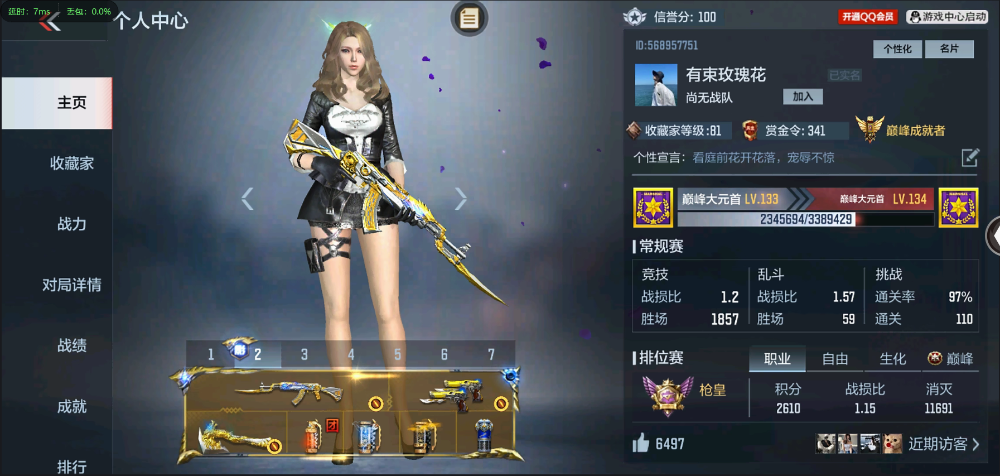The image size is (1000, 476).
Task: Show next character with right arrow
Action: (461, 198)
